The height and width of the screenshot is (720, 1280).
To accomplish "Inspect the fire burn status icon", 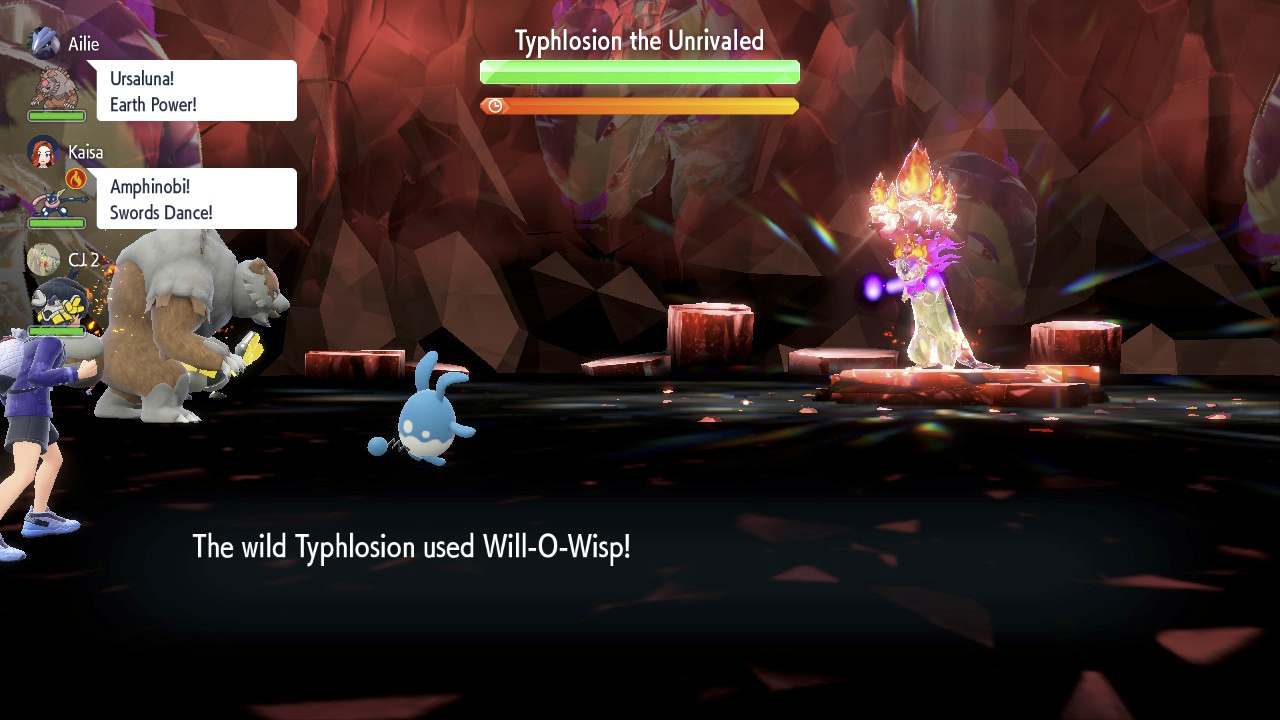I will point(76,179).
